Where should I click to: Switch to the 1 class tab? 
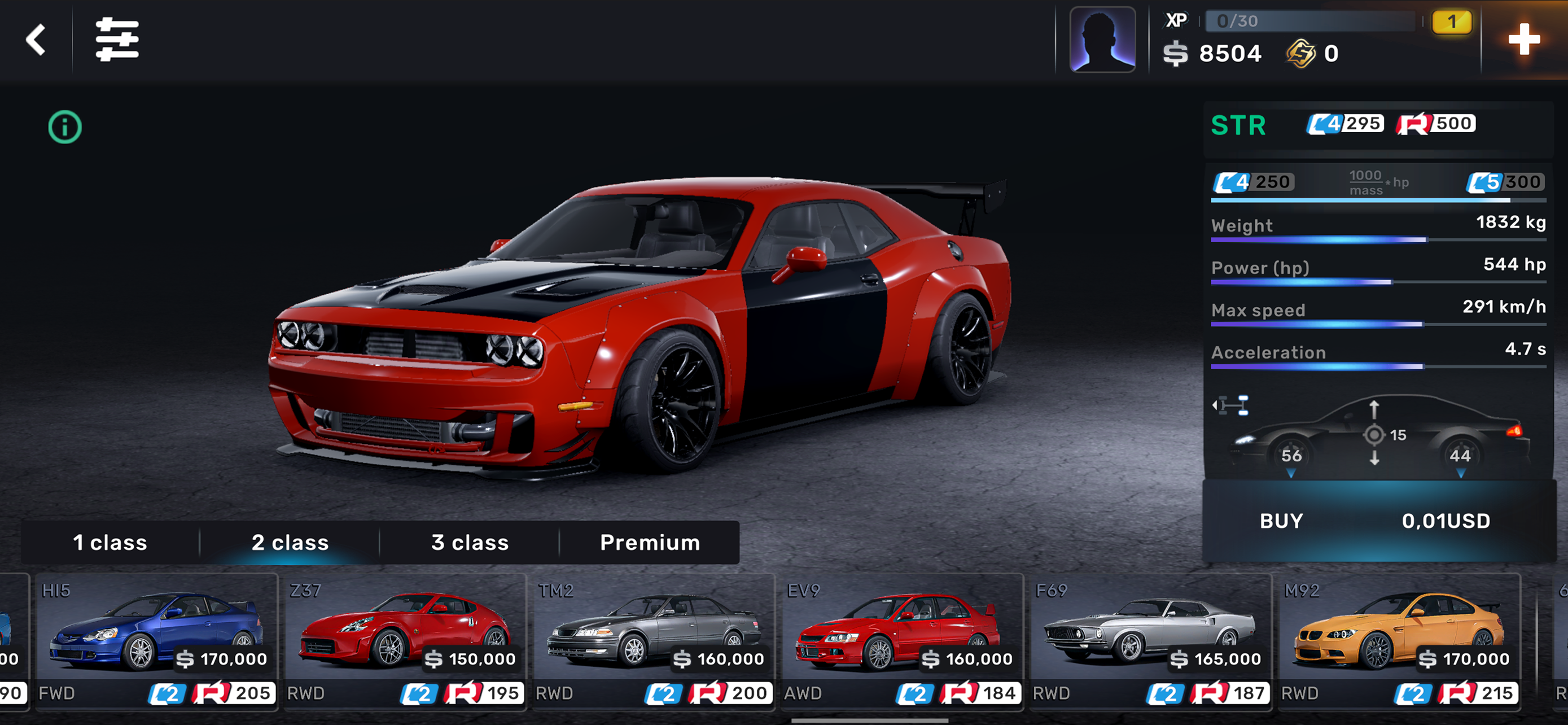[x=110, y=543]
